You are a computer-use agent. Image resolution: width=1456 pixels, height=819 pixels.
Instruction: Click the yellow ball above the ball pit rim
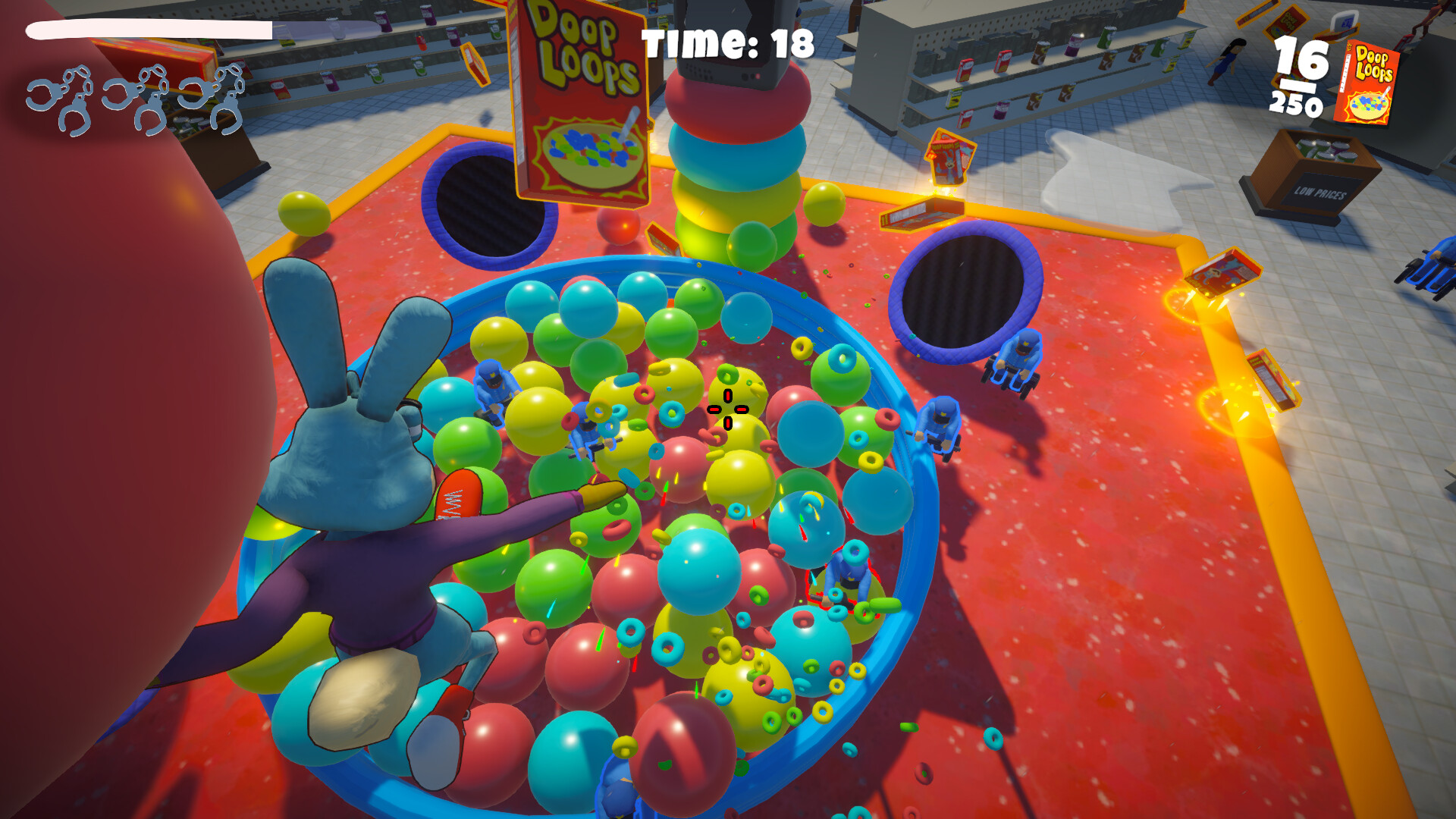303,210
